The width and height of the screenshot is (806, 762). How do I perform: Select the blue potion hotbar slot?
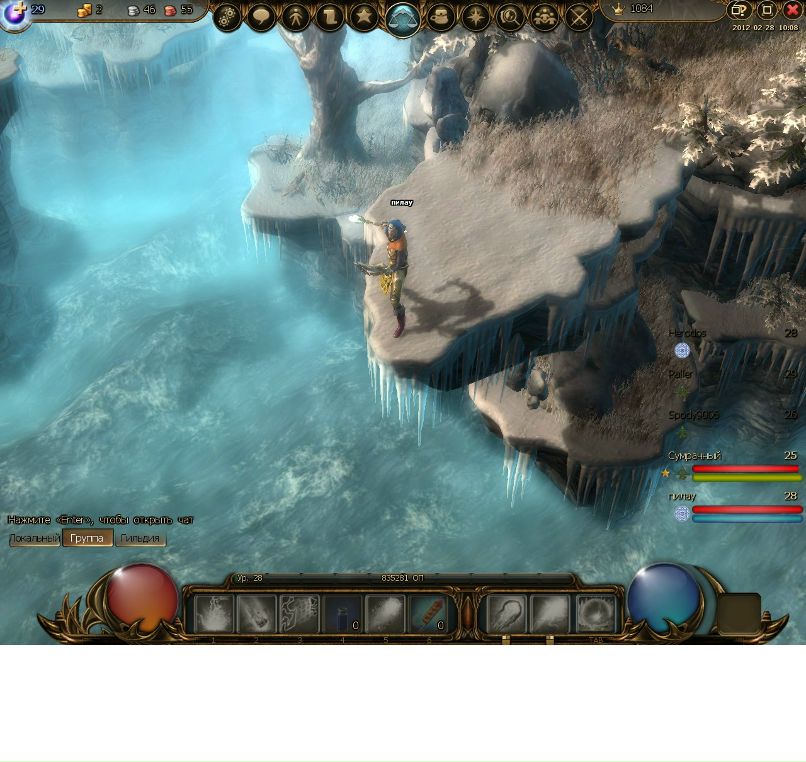coord(343,615)
